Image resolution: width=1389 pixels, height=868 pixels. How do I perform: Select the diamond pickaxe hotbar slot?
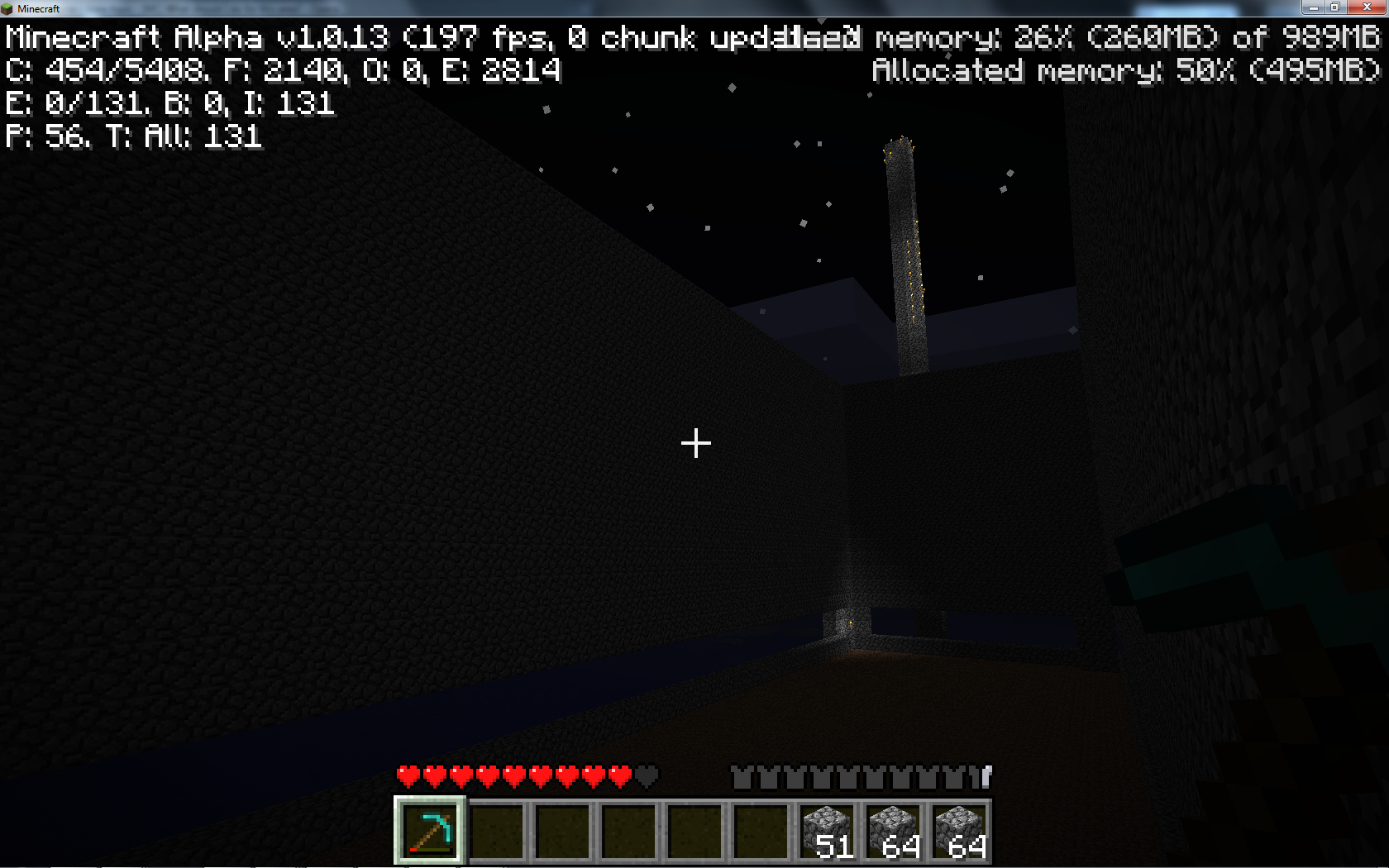(430, 831)
